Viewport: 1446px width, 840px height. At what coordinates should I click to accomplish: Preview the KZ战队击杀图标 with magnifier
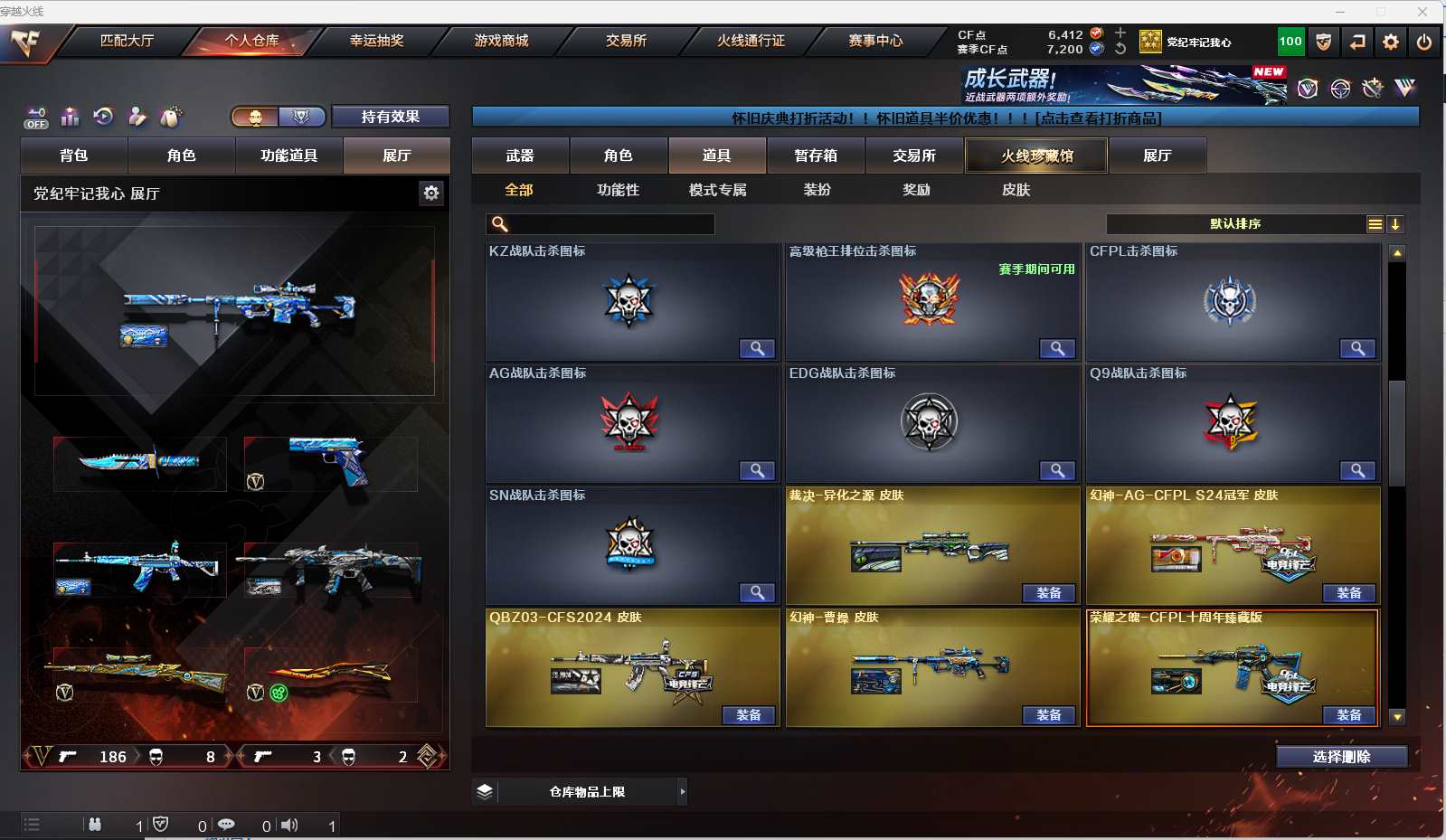(757, 348)
